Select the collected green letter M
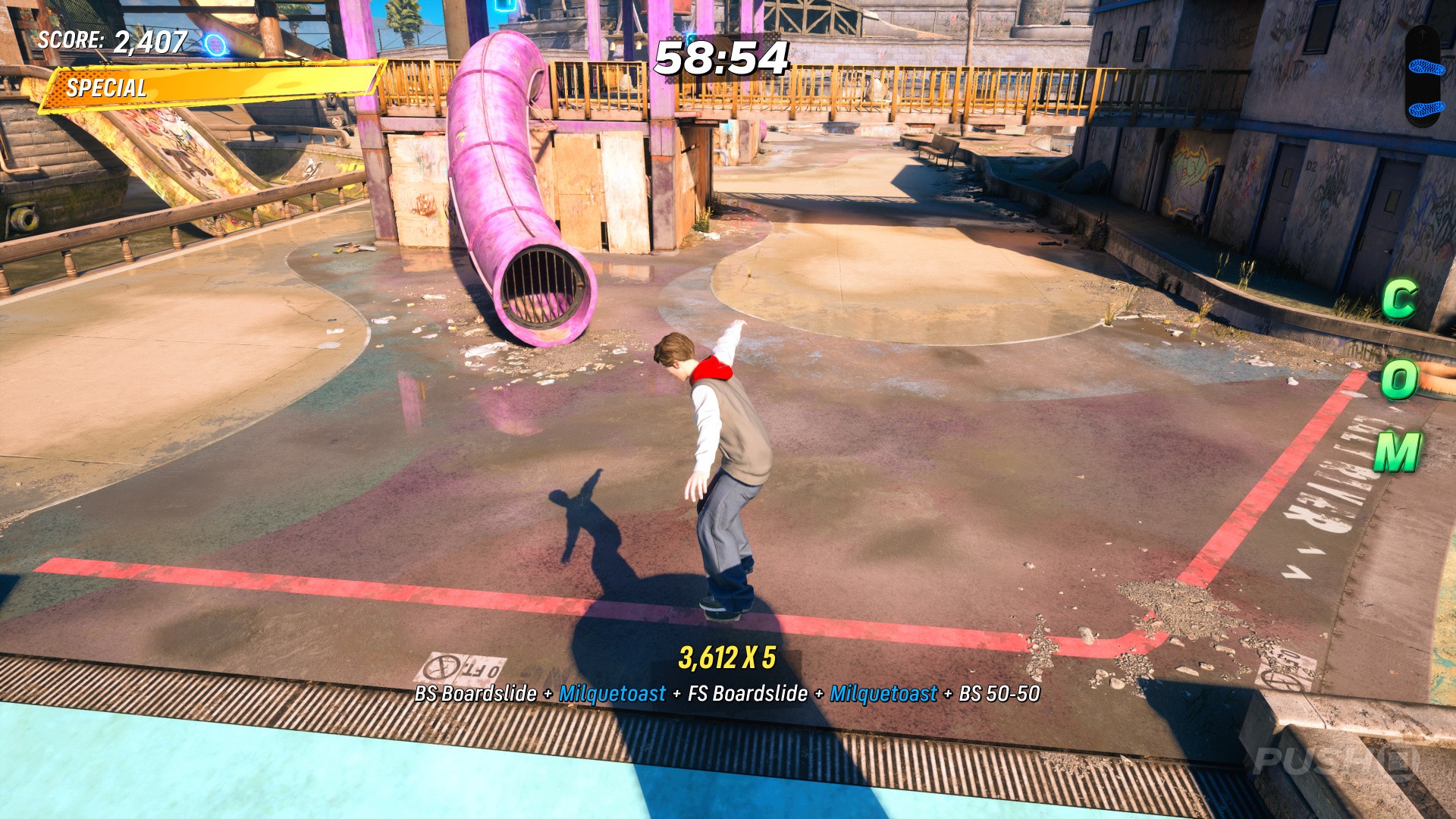 pyautogui.click(x=1398, y=452)
